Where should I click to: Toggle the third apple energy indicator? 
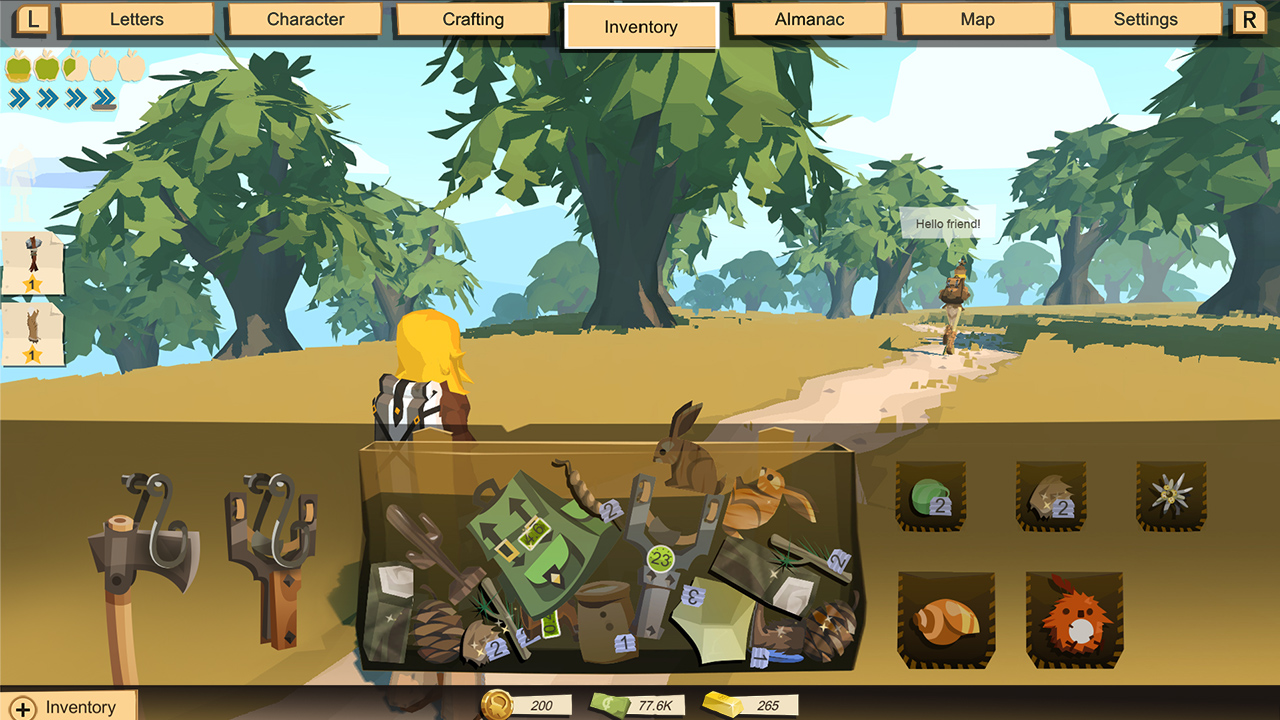click(74, 66)
